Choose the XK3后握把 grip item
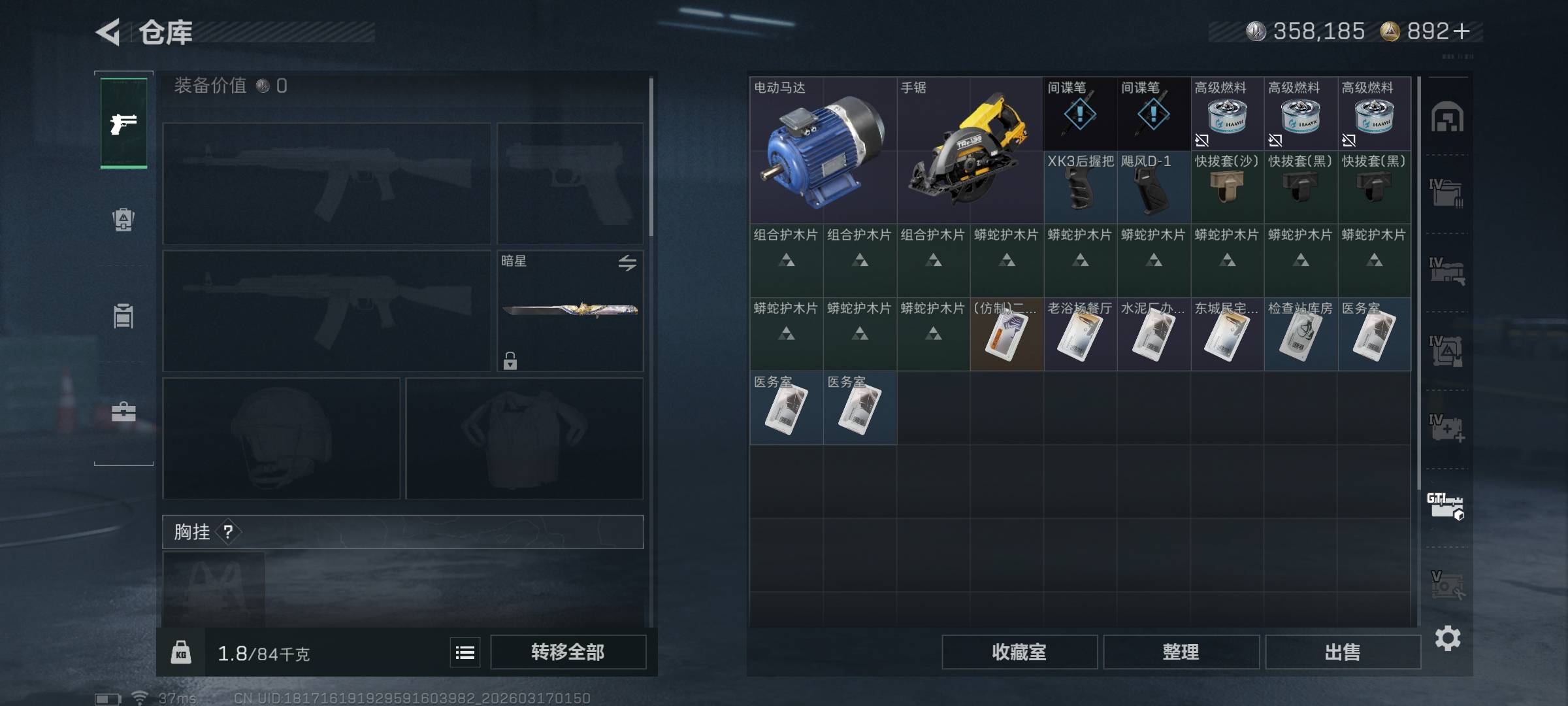The height and width of the screenshot is (706, 1568). click(1080, 188)
